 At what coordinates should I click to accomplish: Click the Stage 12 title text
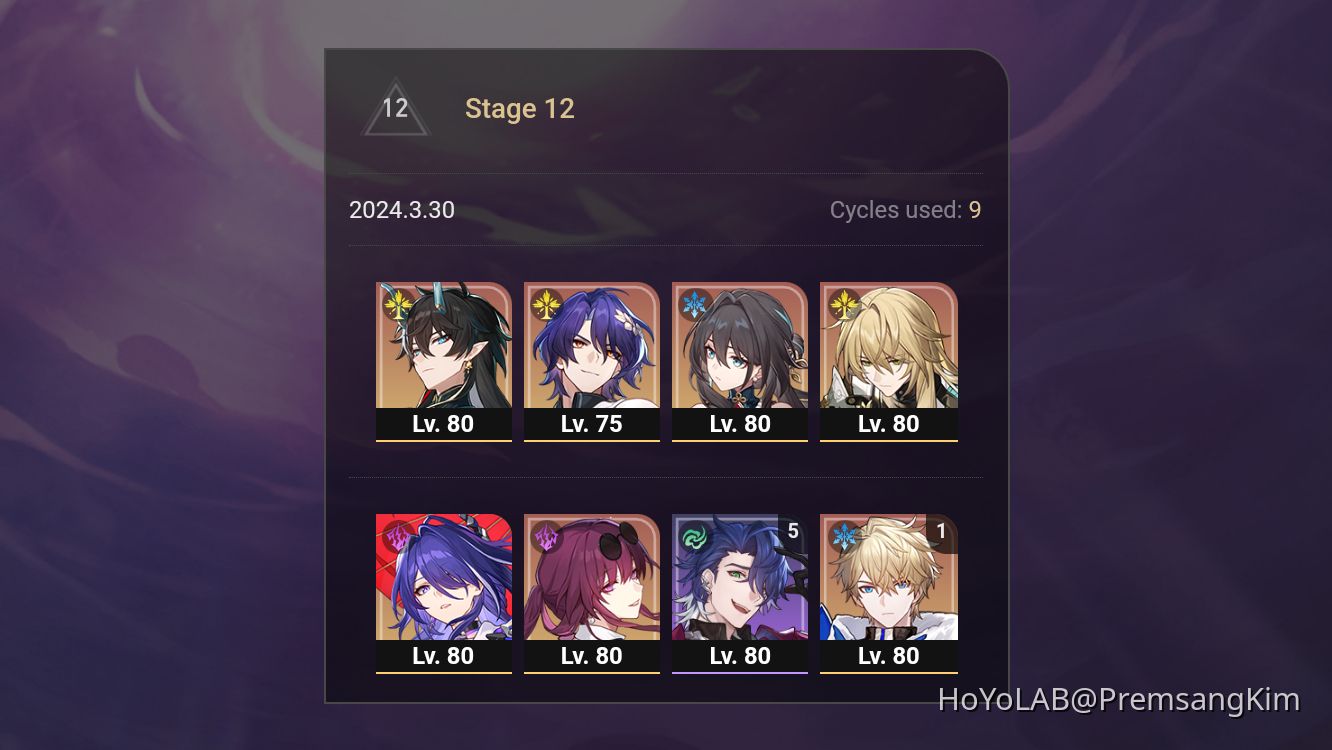pos(519,108)
